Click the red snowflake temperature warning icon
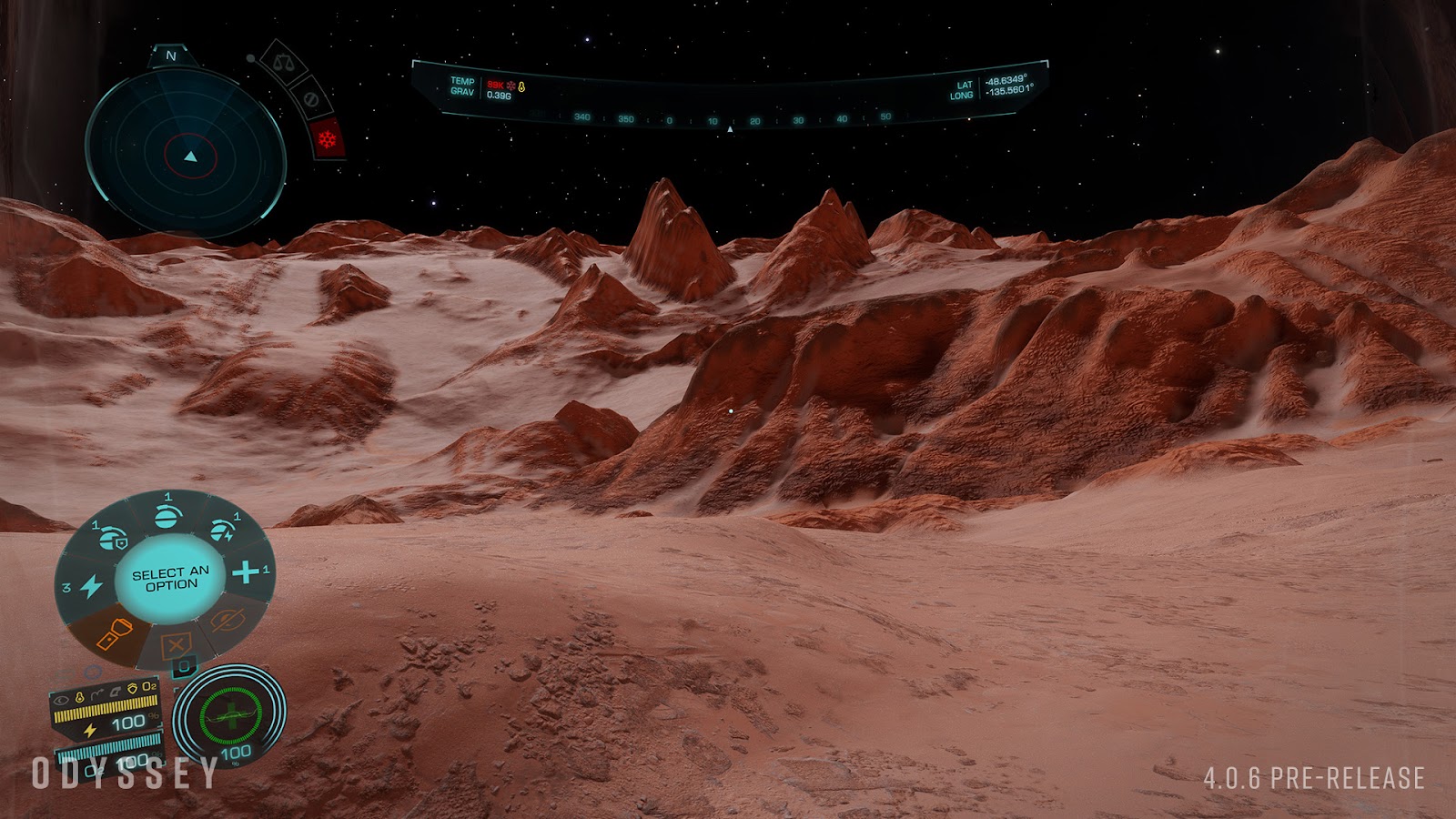Image resolution: width=1456 pixels, height=819 pixels. coord(327,139)
